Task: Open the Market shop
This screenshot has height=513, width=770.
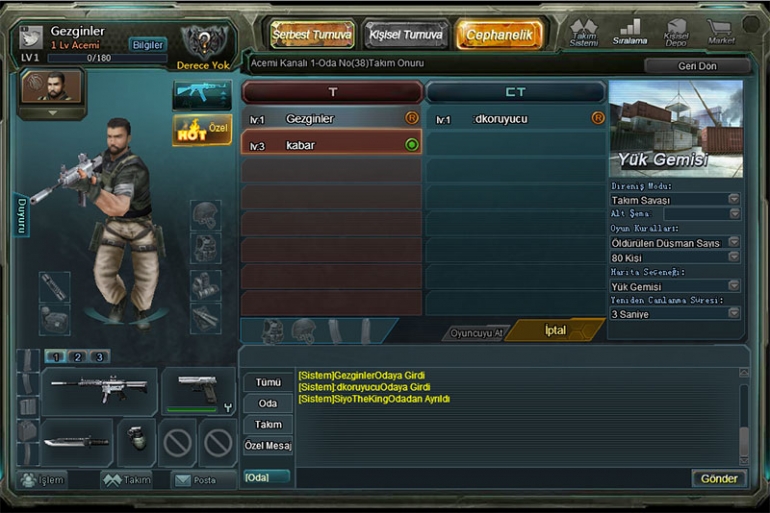Action: [720, 32]
